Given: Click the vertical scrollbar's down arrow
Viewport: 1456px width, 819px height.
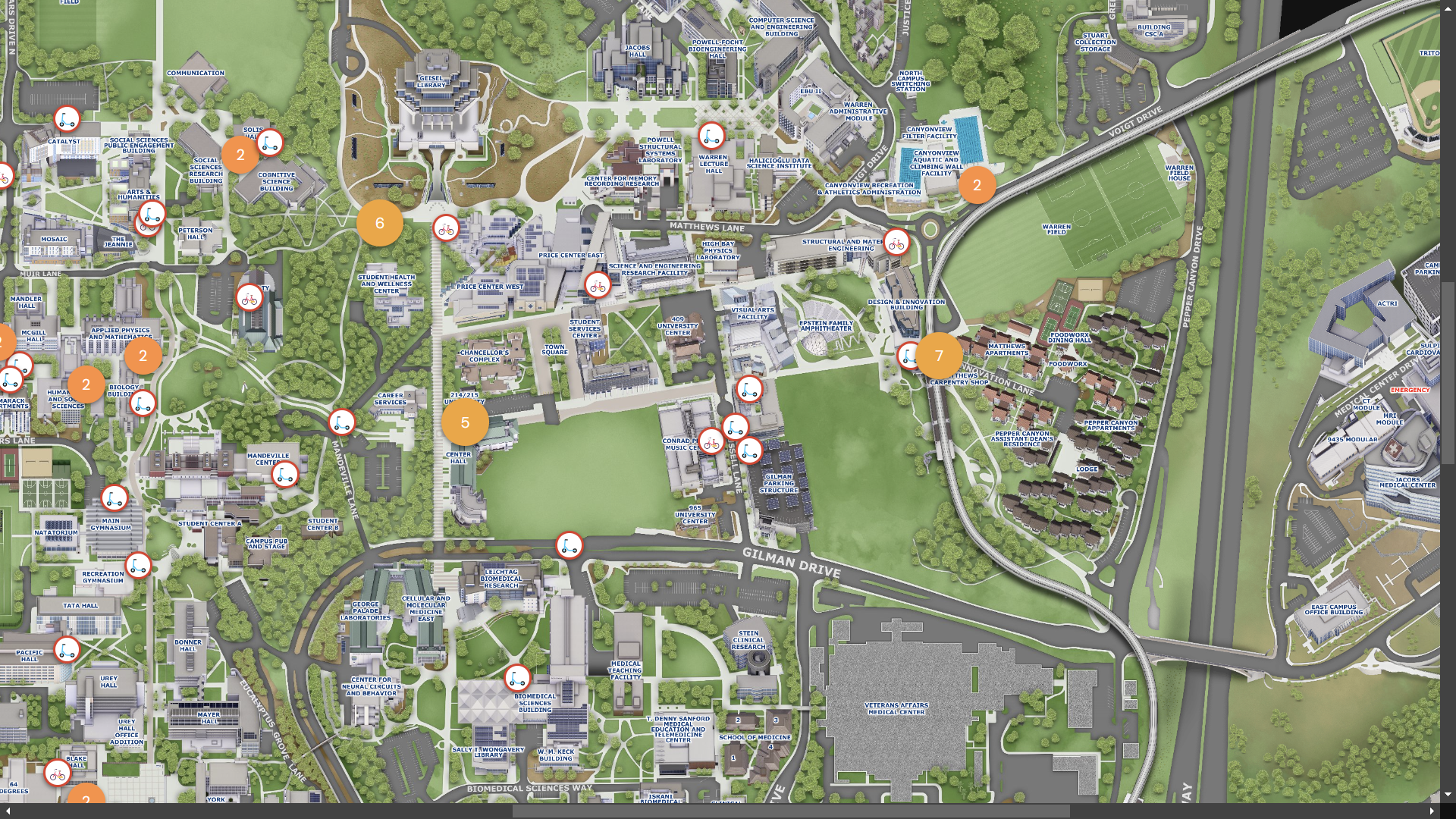Looking at the screenshot, I should coord(1448,795).
